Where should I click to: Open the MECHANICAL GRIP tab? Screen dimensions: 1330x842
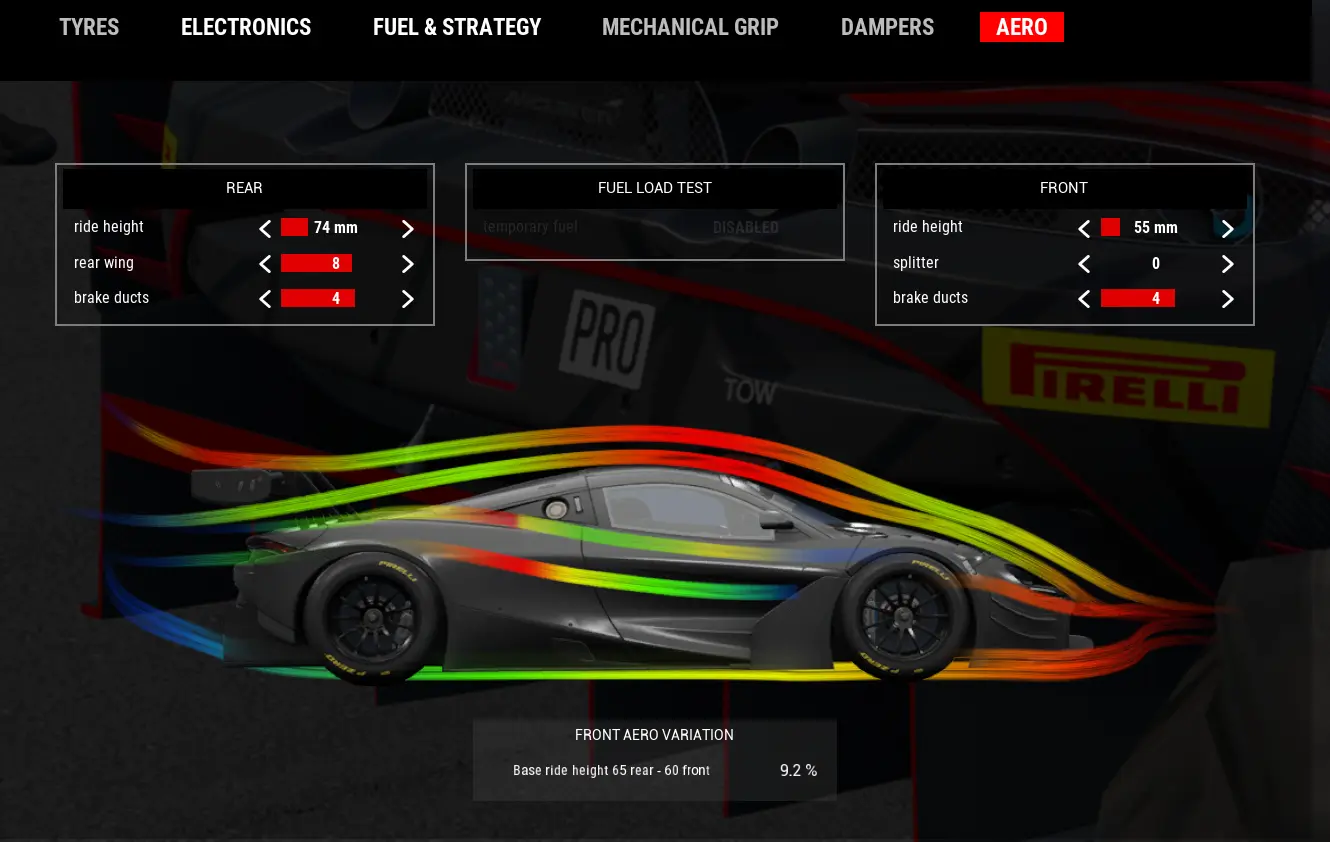[690, 27]
